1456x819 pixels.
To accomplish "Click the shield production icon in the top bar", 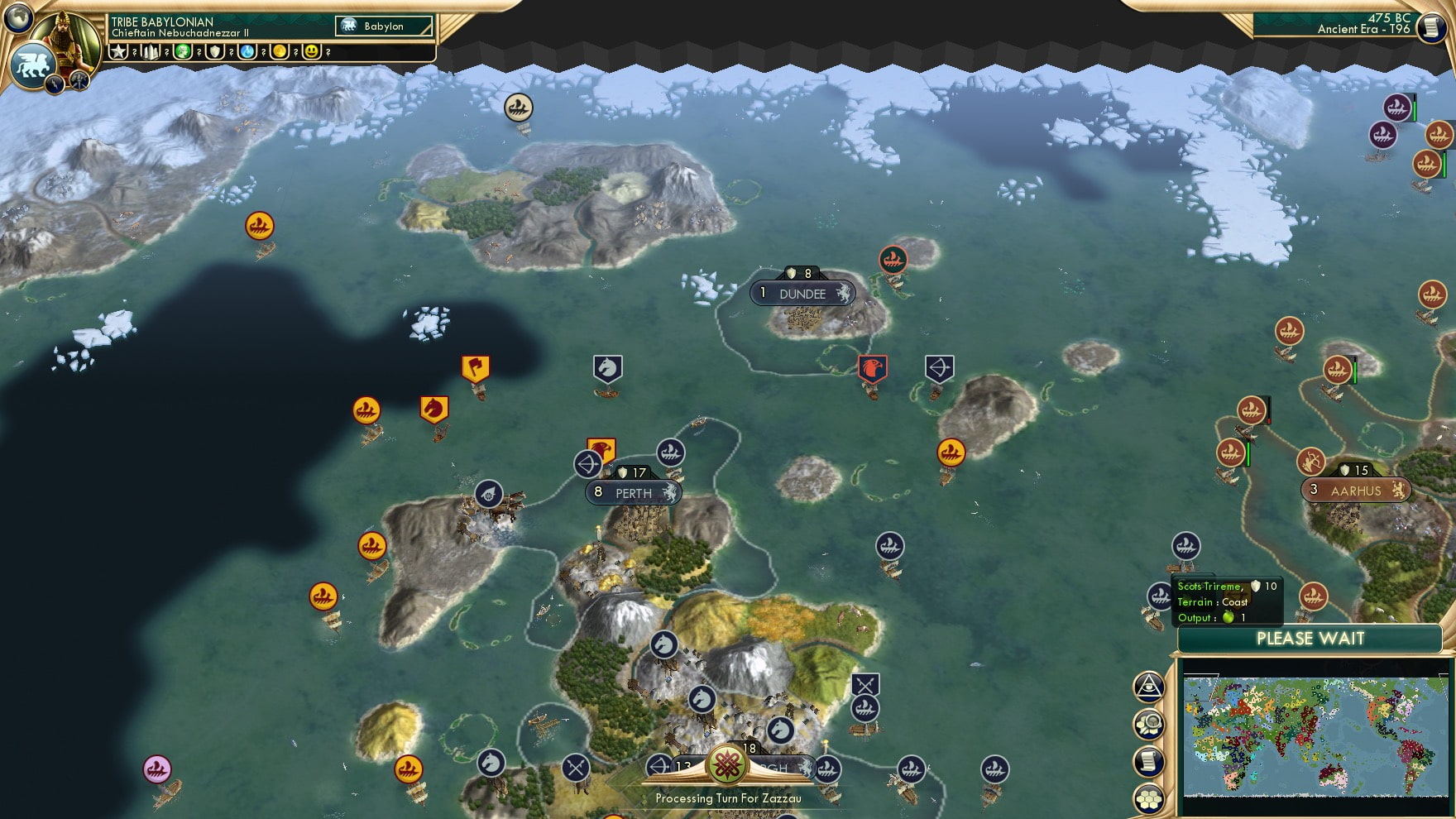I will [x=215, y=51].
